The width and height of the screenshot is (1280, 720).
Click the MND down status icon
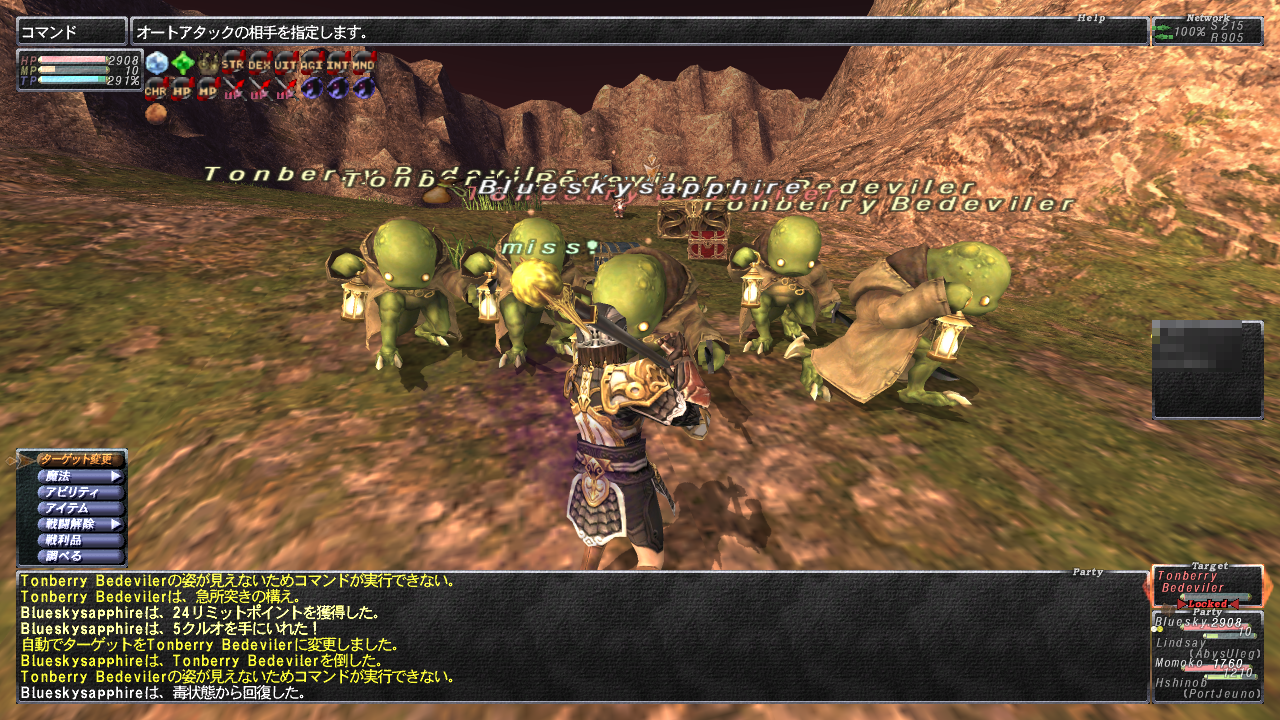364,63
